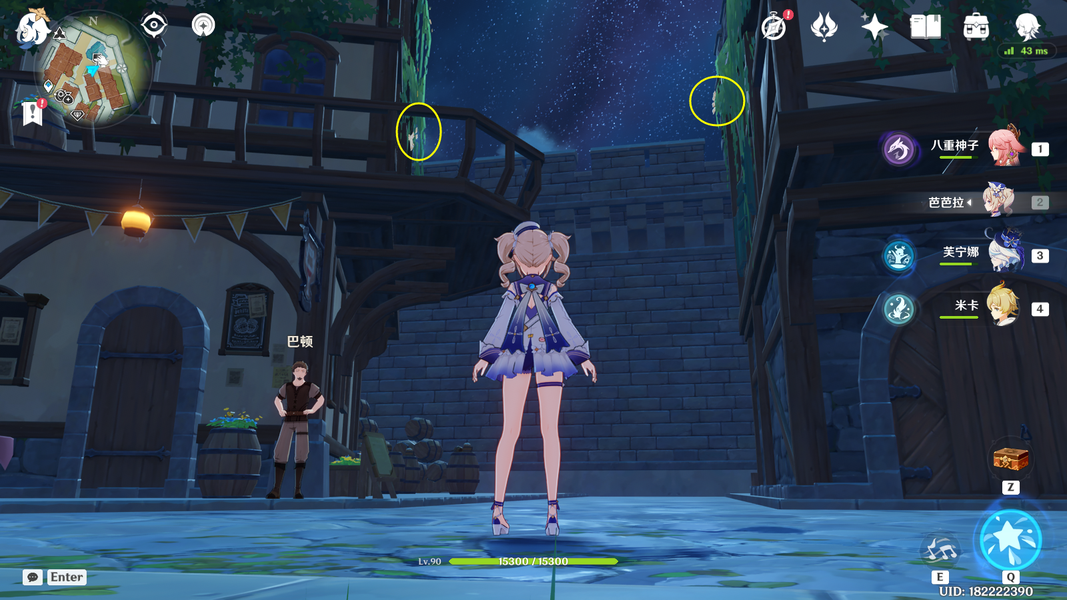Toggle the eye-shaped icon beside the minimap
The image size is (1067, 600).
pos(153,25)
